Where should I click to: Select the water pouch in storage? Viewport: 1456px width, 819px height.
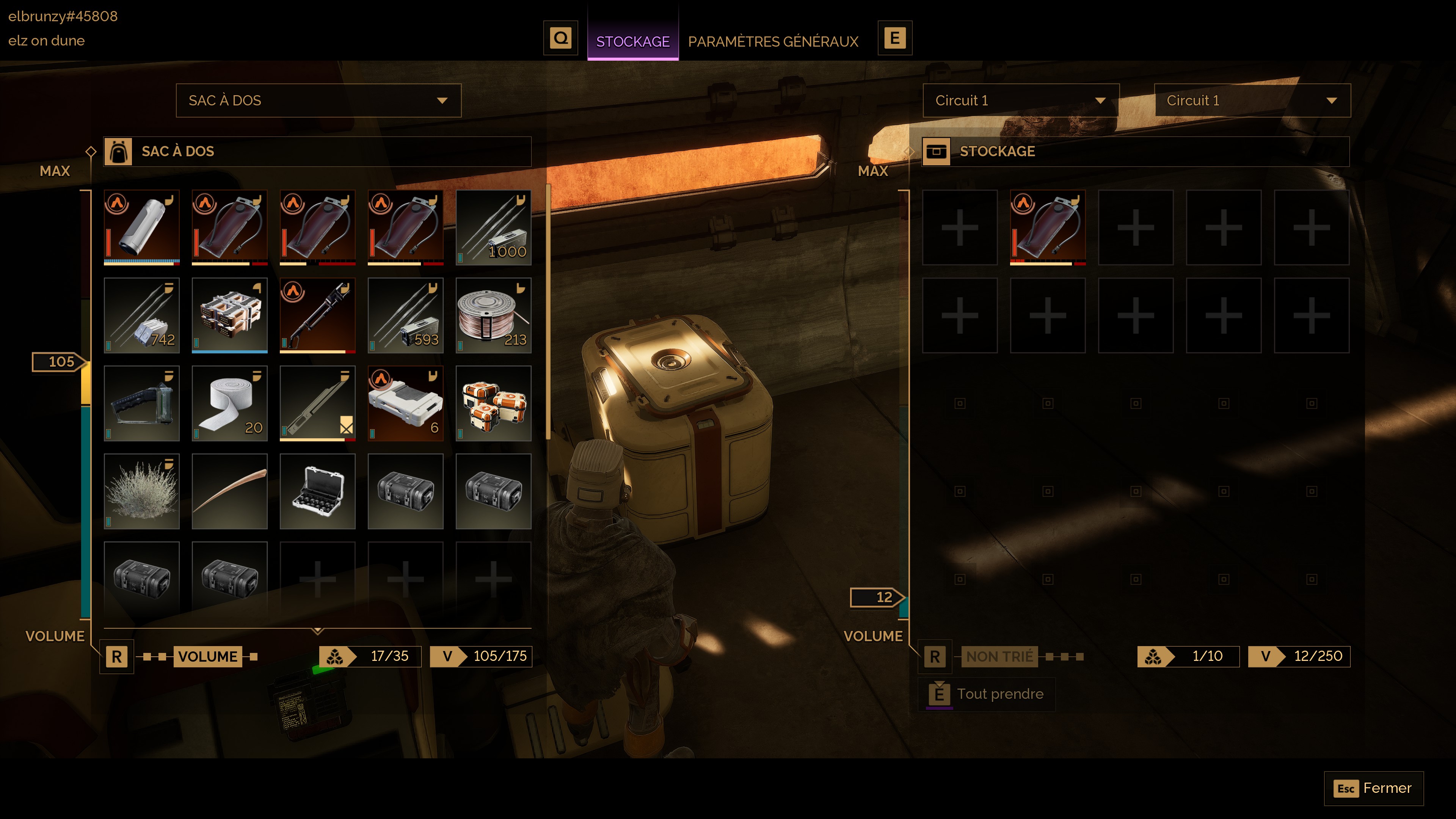[x=1047, y=227]
